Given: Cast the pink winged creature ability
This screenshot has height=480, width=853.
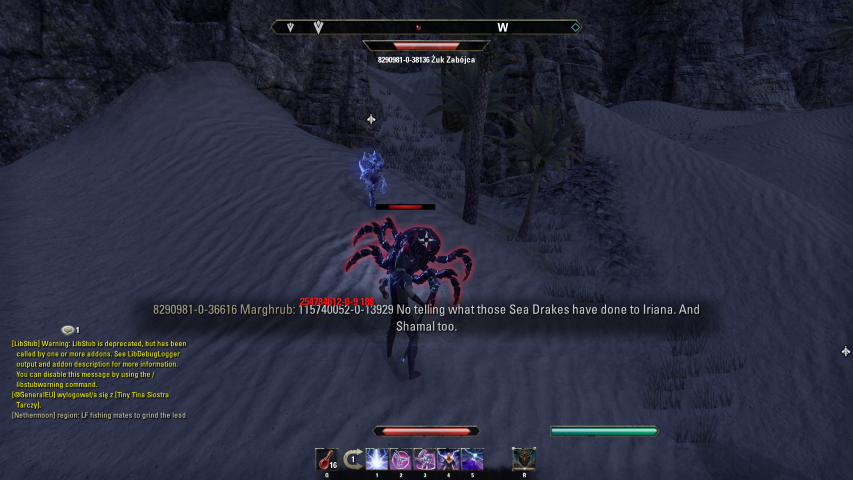Looking at the screenshot, I should (402, 459).
